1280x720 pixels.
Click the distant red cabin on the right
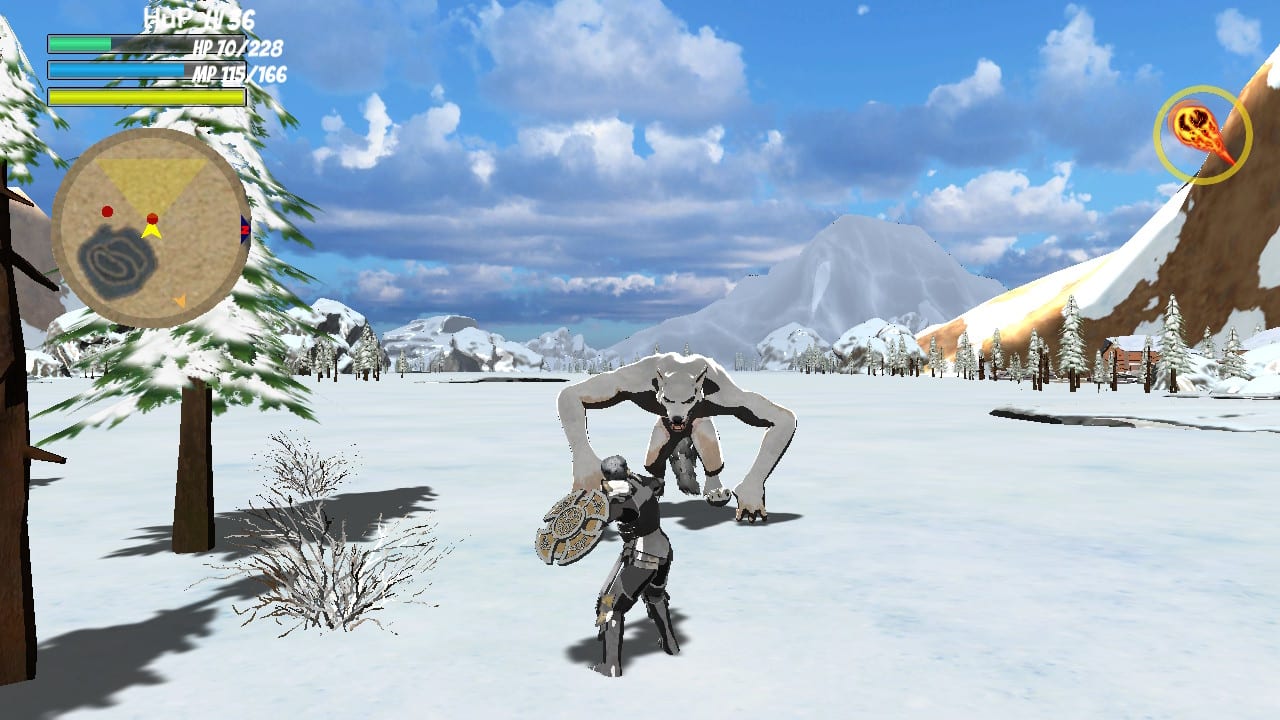(x=1126, y=356)
